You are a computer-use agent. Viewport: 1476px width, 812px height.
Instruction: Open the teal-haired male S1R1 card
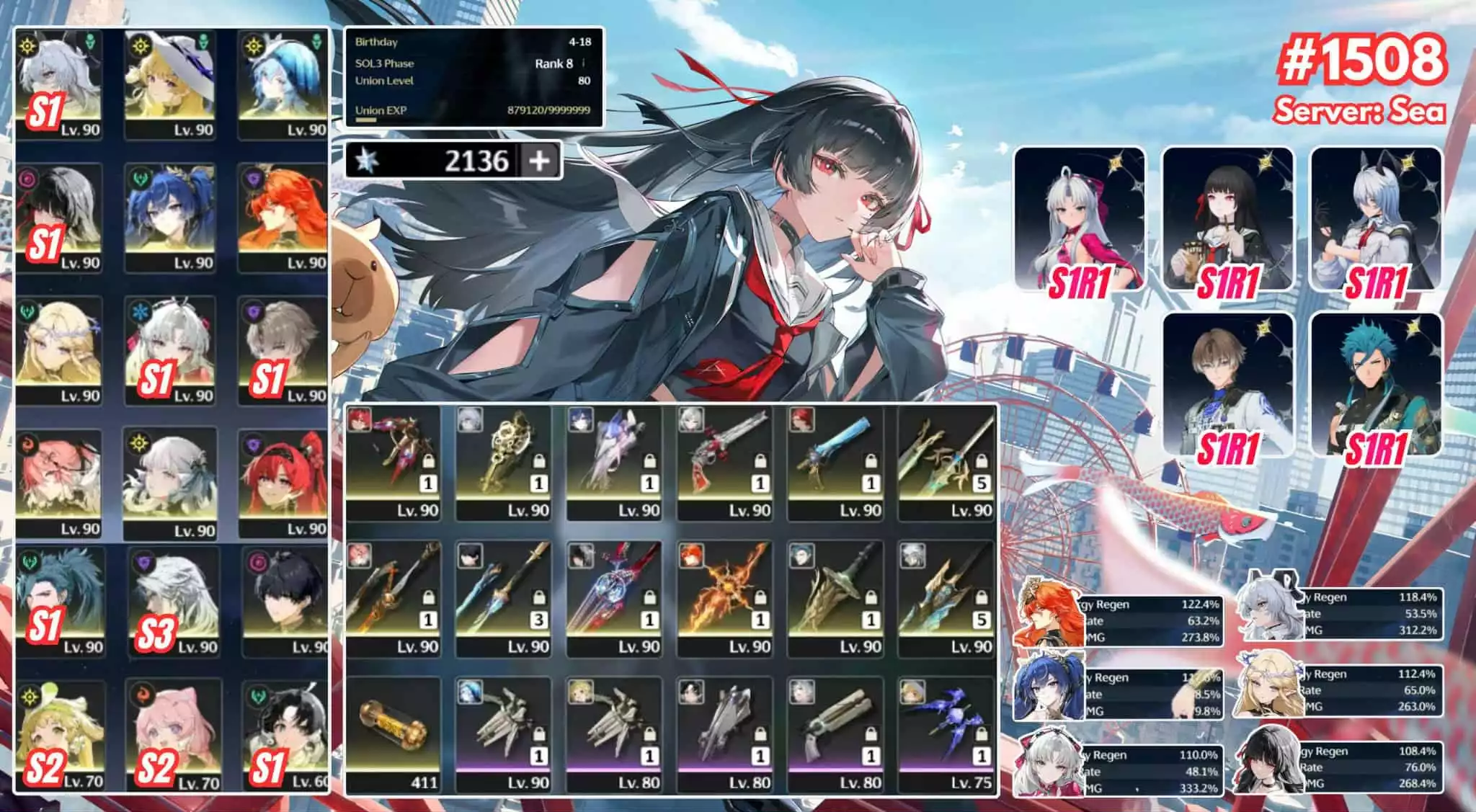coord(1376,385)
